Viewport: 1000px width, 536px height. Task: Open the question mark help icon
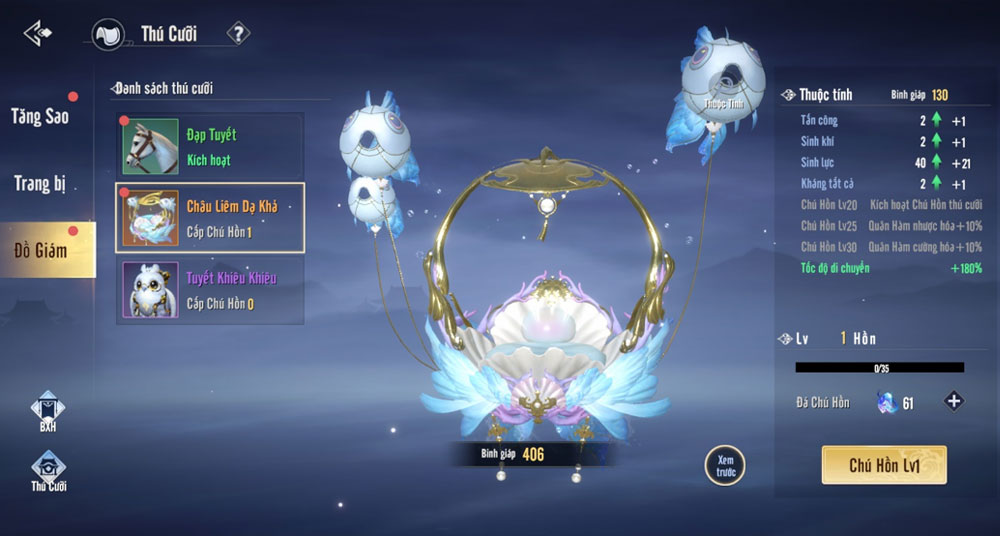(238, 34)
